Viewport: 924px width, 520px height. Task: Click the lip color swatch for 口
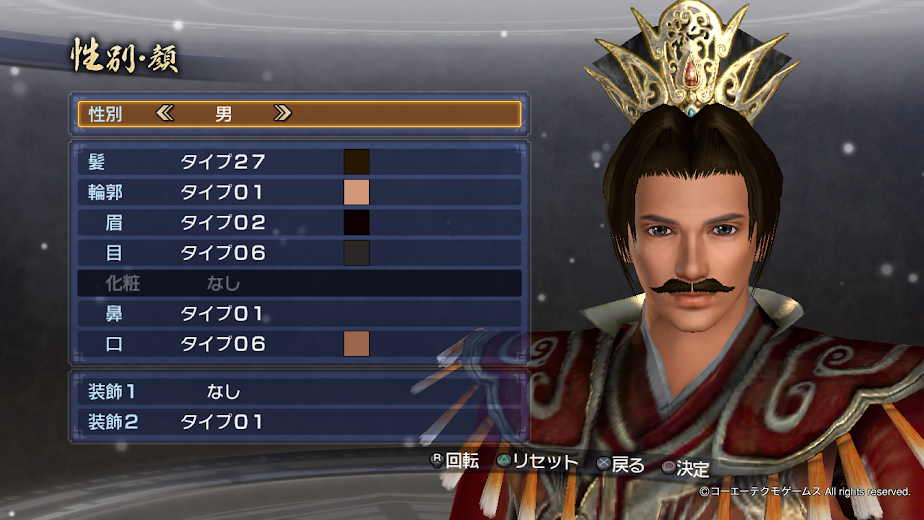[357, 344]
